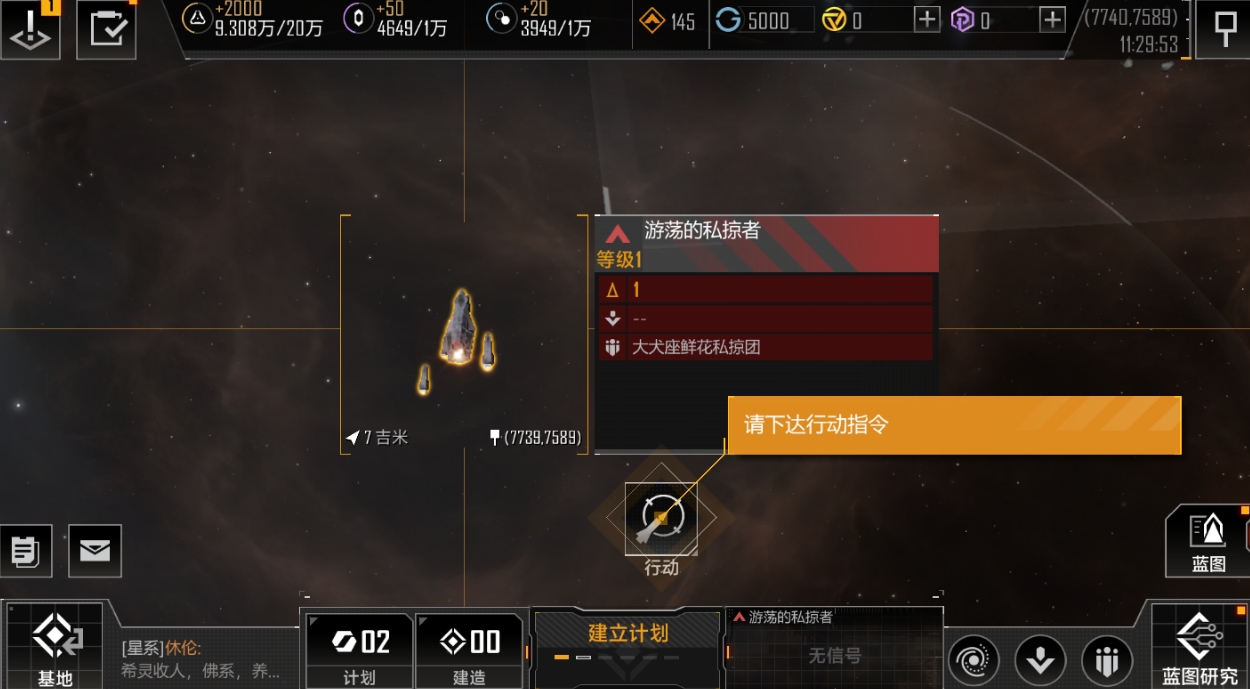Add more purple currency with its plus

1052,20
